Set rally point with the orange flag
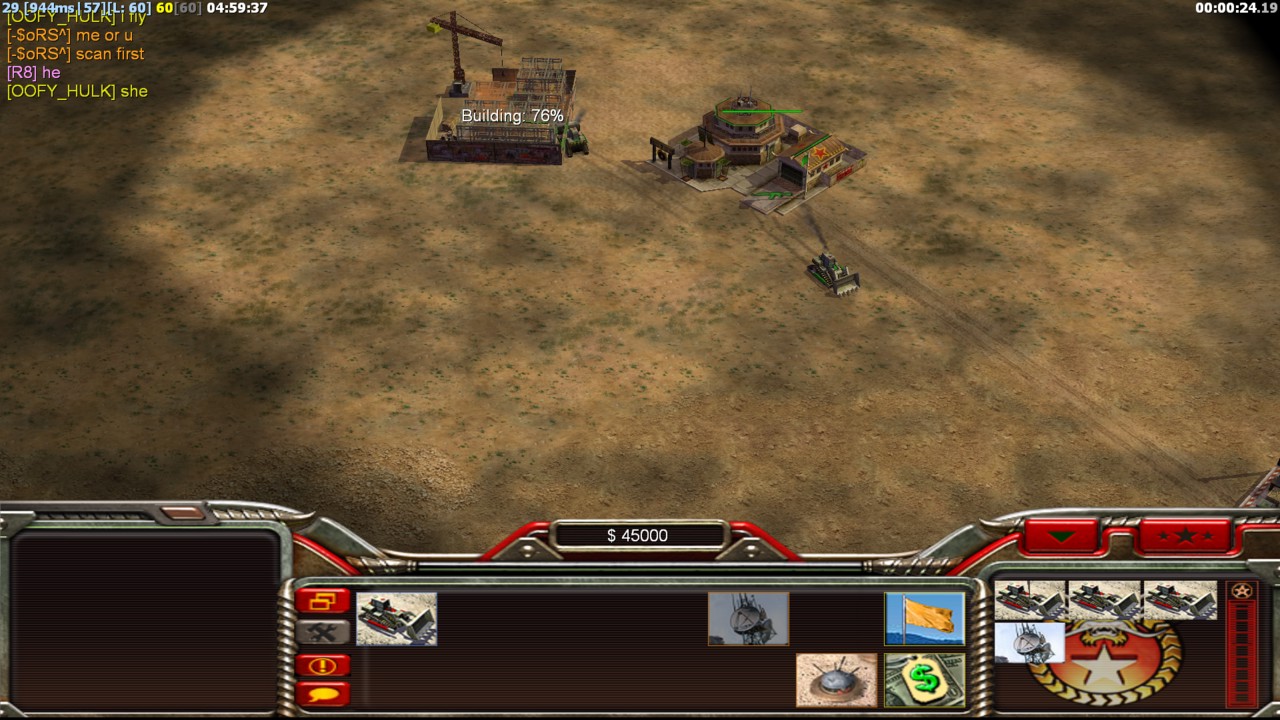Image resolution: width=1280 pixels, height=720 pixels. [924, 618]
